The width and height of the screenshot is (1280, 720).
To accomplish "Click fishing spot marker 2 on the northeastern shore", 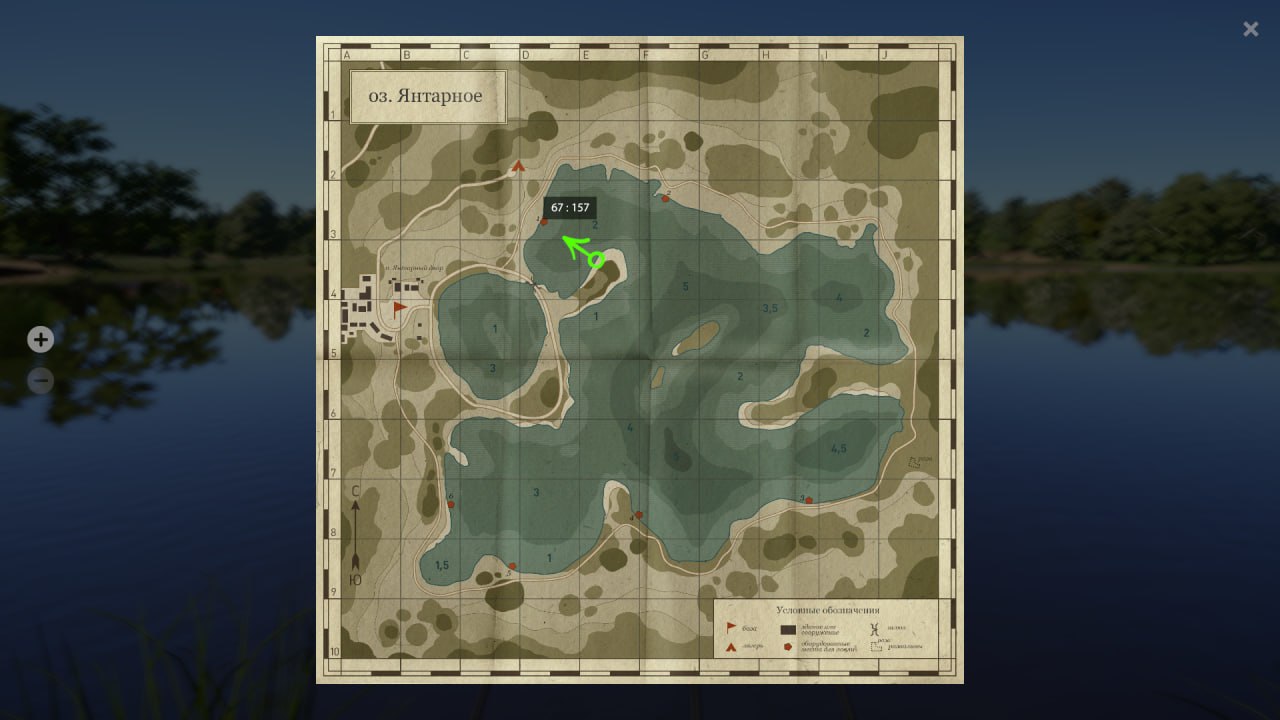I will 665,199.
